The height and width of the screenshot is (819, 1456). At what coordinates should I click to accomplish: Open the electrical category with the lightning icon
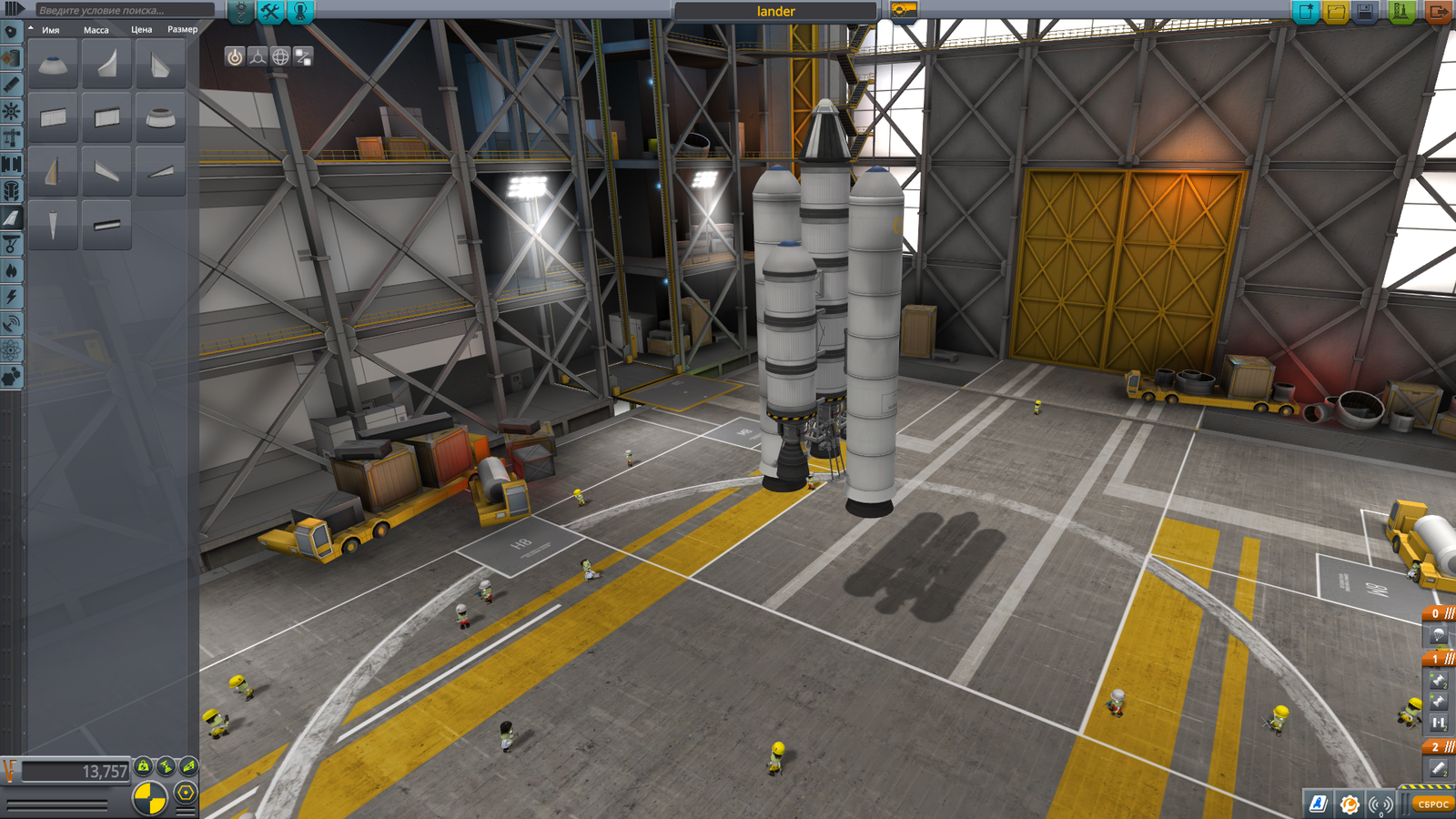click(11, 297)
